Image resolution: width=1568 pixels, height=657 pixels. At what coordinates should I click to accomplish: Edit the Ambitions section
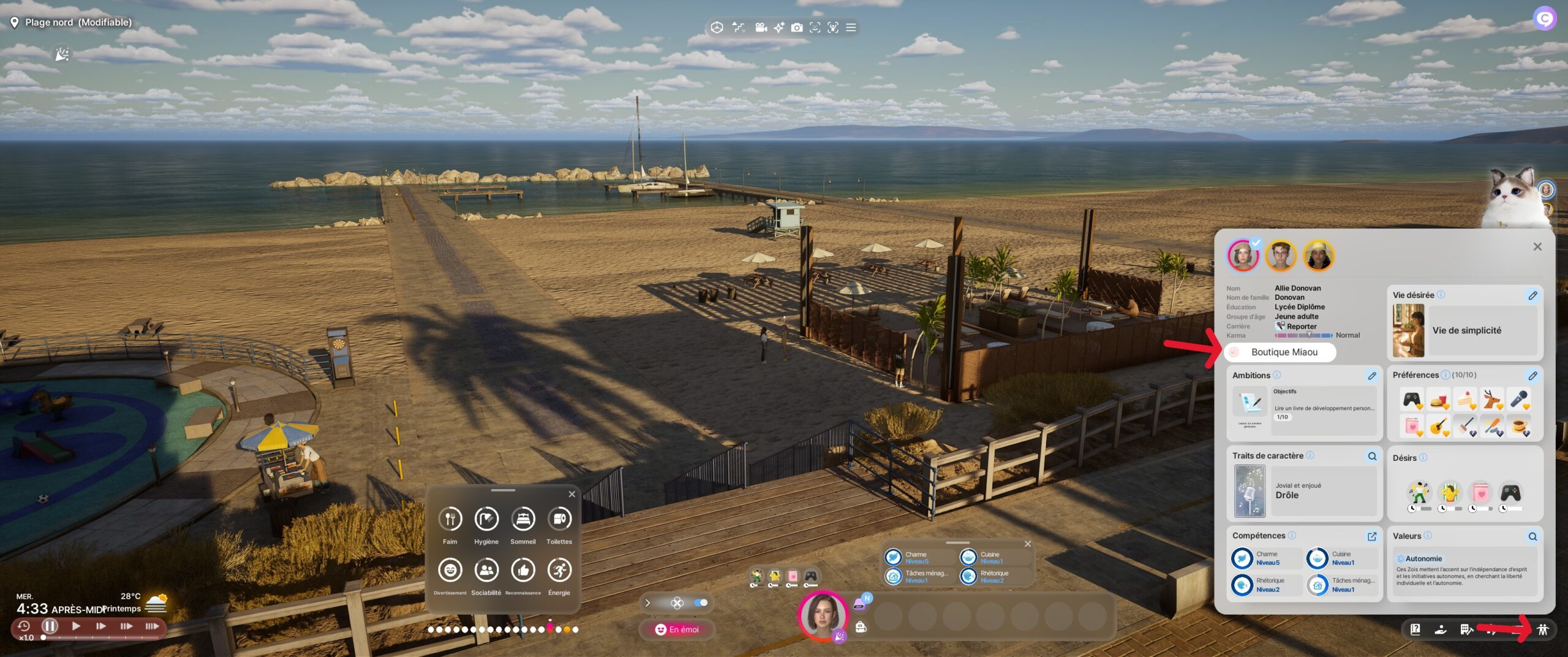pos(1372,376)
